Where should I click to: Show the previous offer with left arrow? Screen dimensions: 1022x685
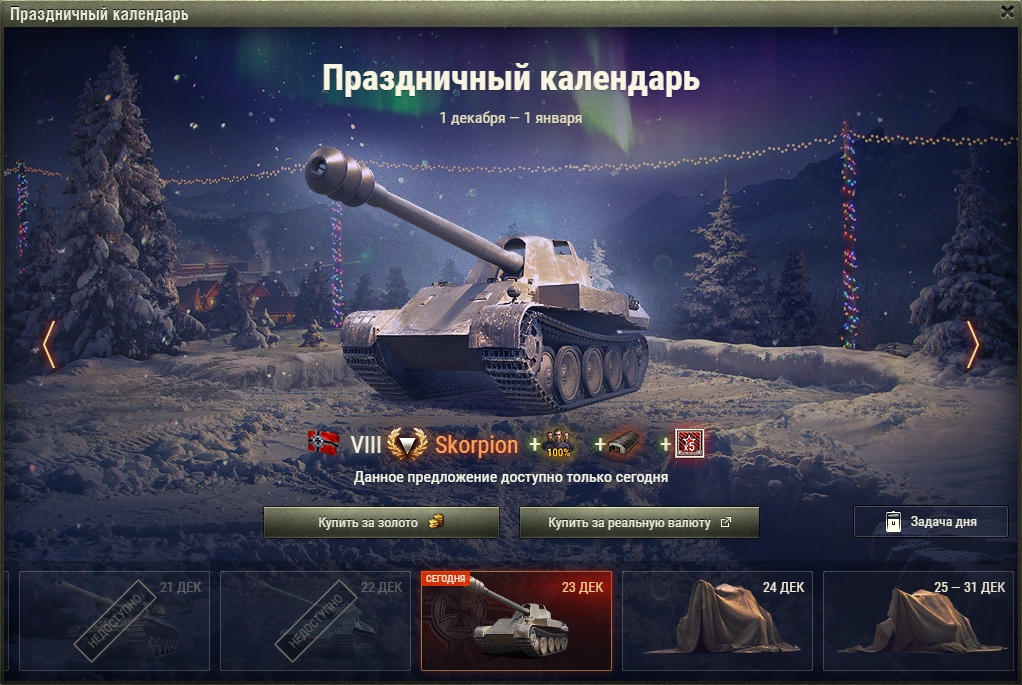point(48,345)
